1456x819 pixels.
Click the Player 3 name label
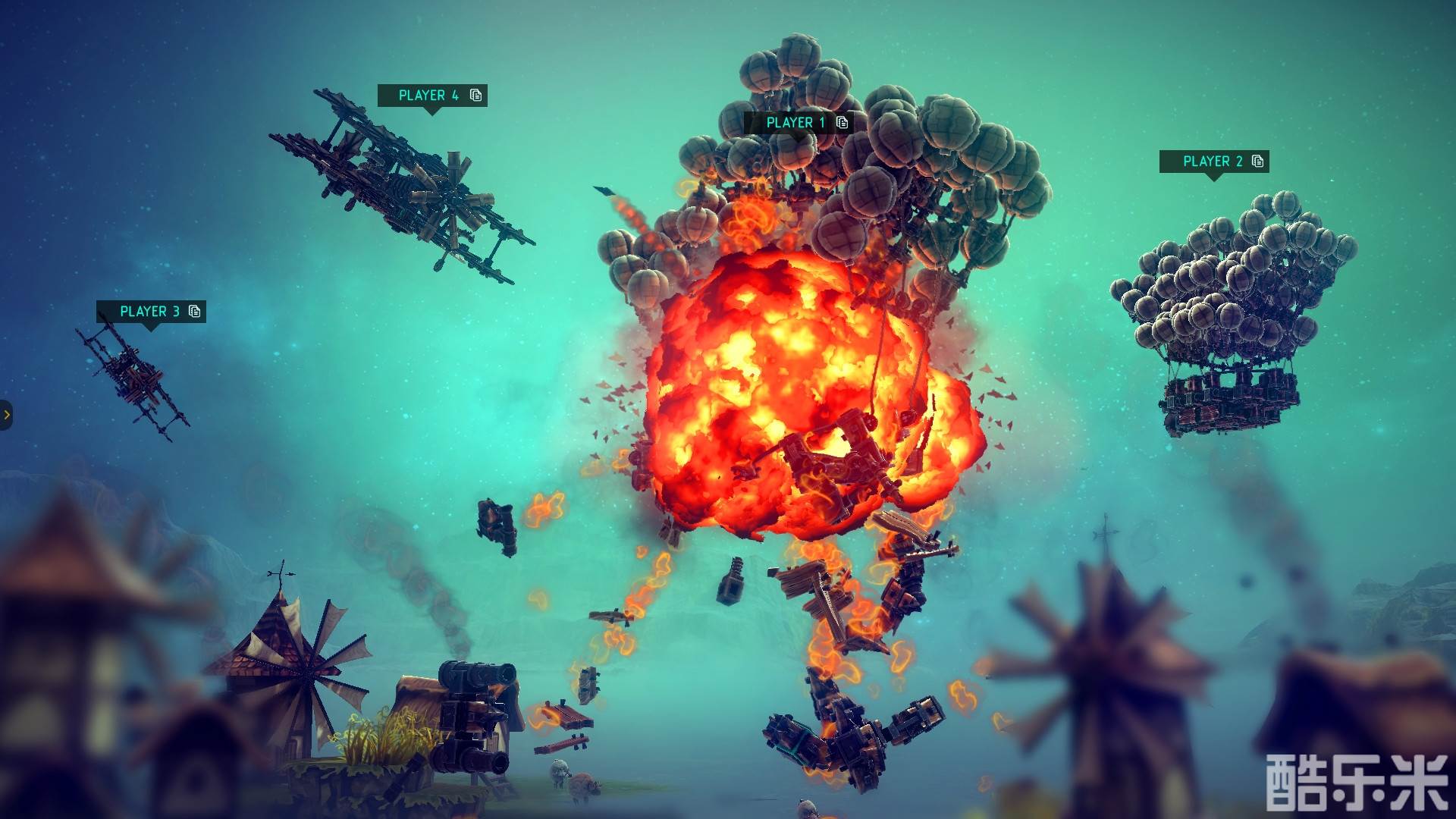point(149,312)
